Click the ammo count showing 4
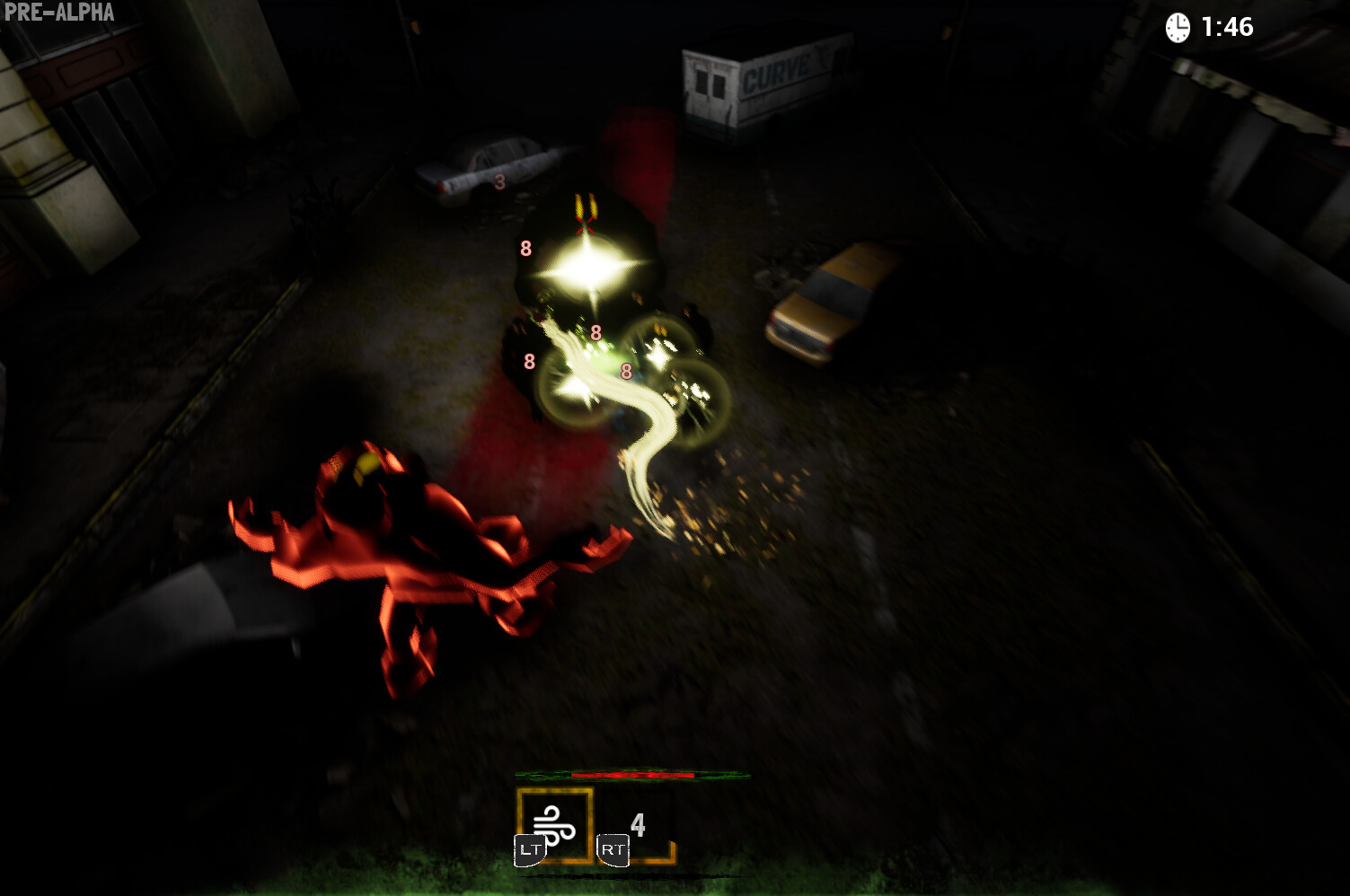The height and width of the screenshot is (896, 1350). [x=638, y=823]
